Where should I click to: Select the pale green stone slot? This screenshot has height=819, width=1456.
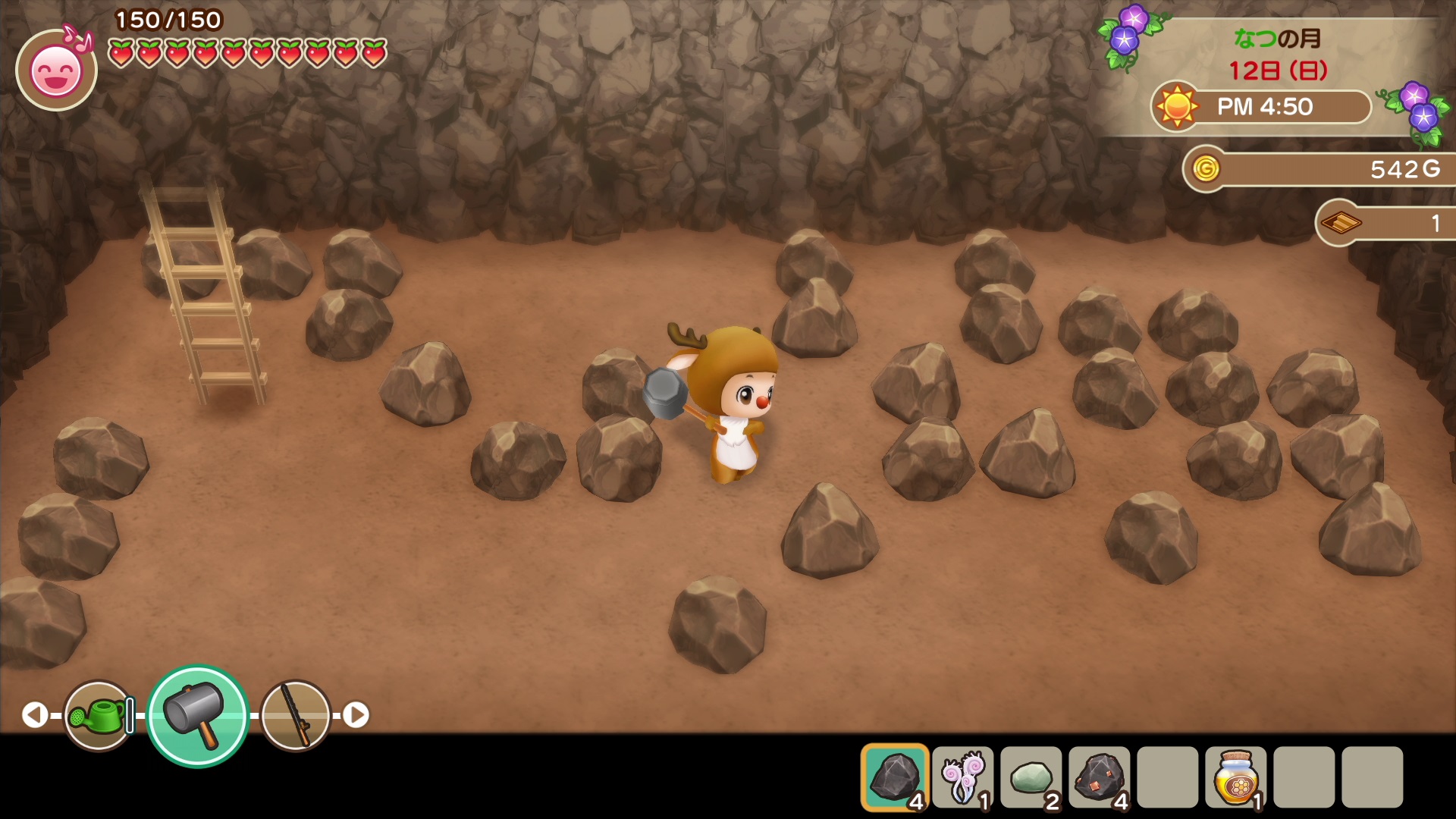1031,777
